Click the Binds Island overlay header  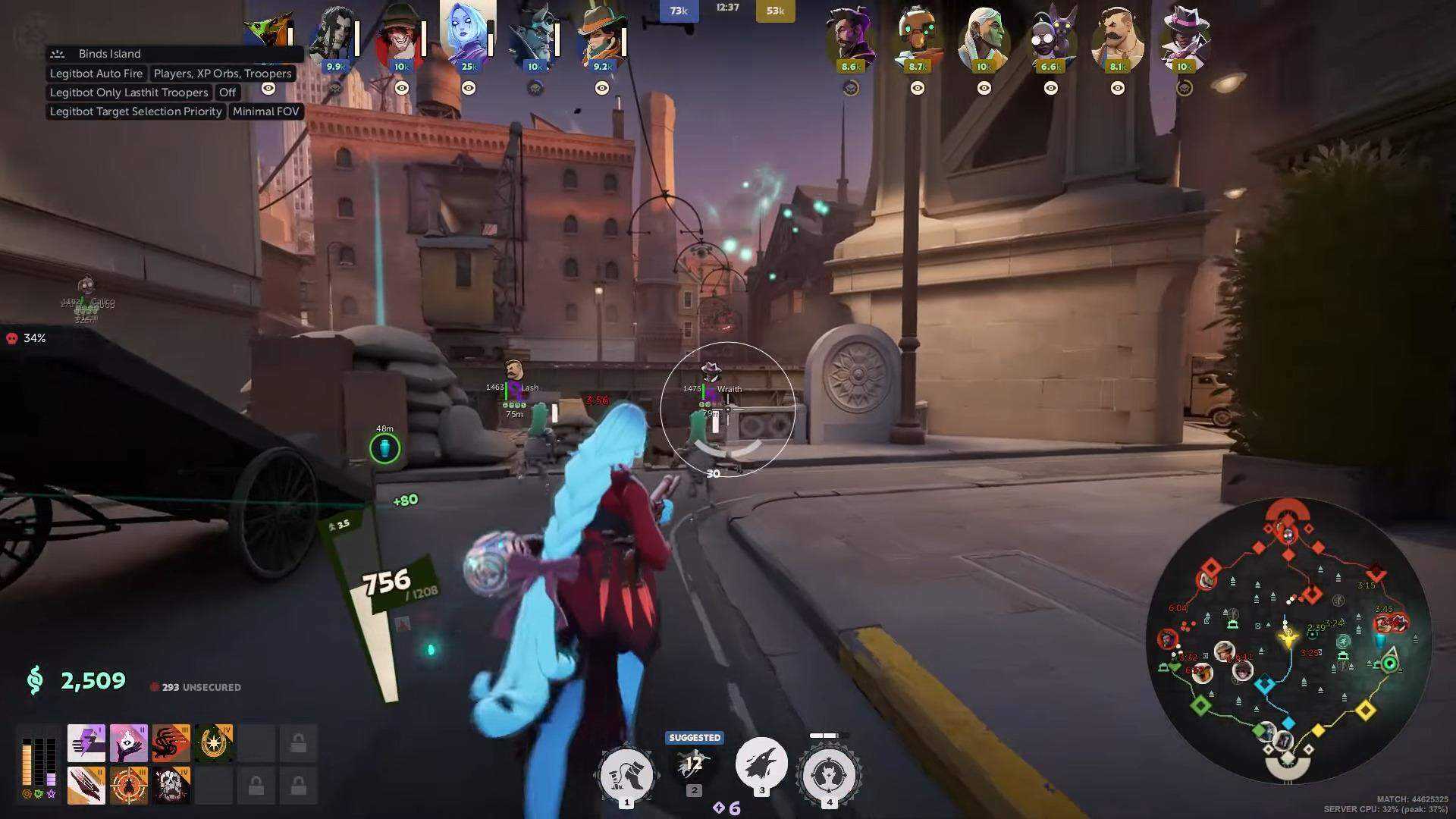[109, 54]
